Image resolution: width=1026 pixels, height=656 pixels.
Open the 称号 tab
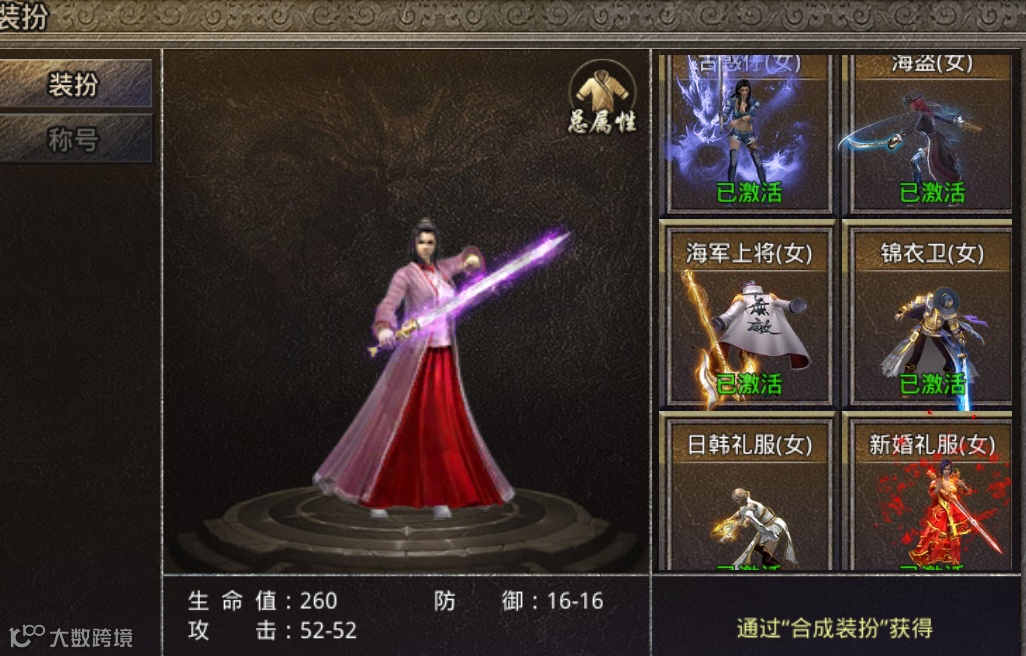click(75, 139)
